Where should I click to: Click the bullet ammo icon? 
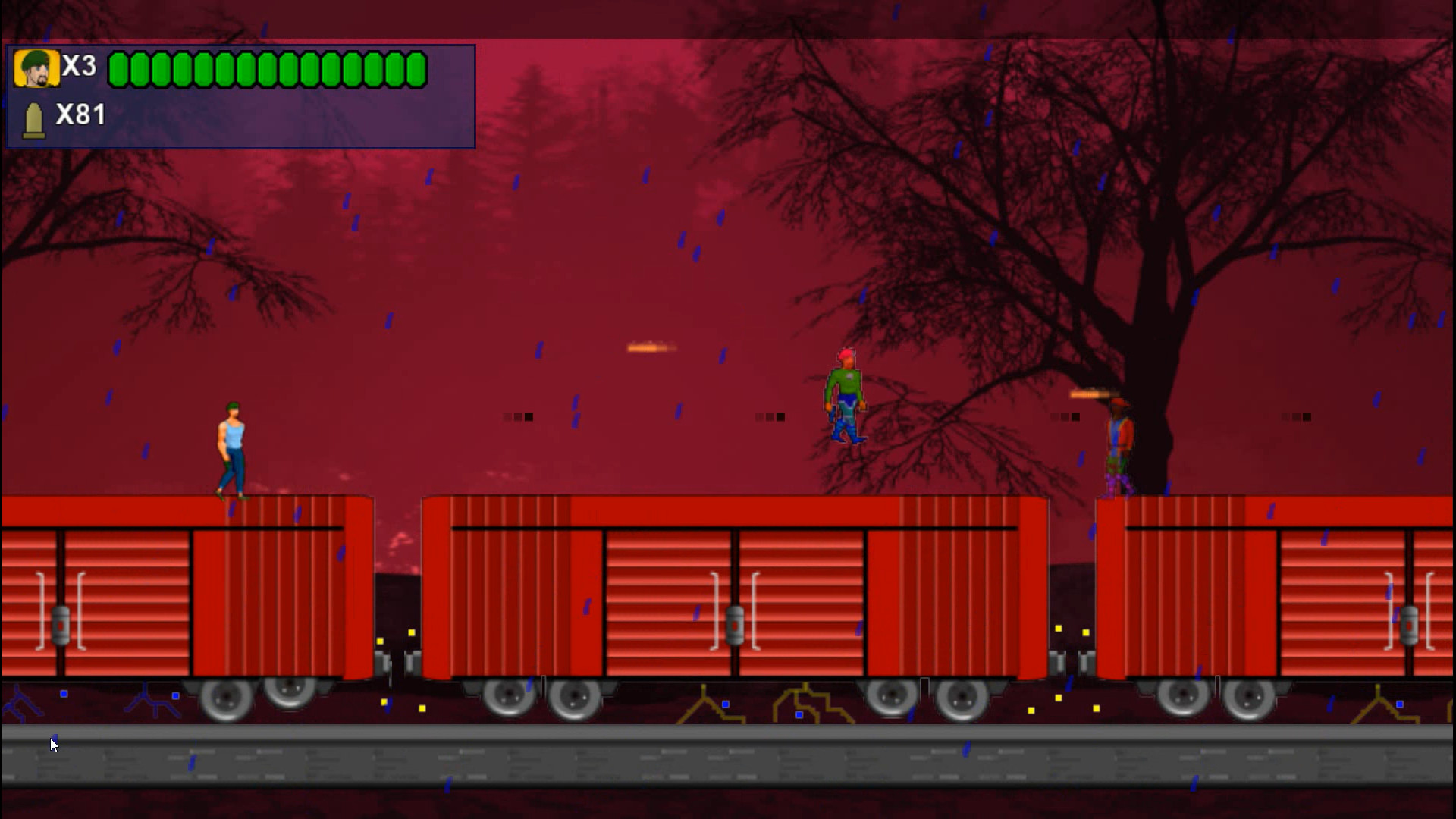(x=33, y=118)
